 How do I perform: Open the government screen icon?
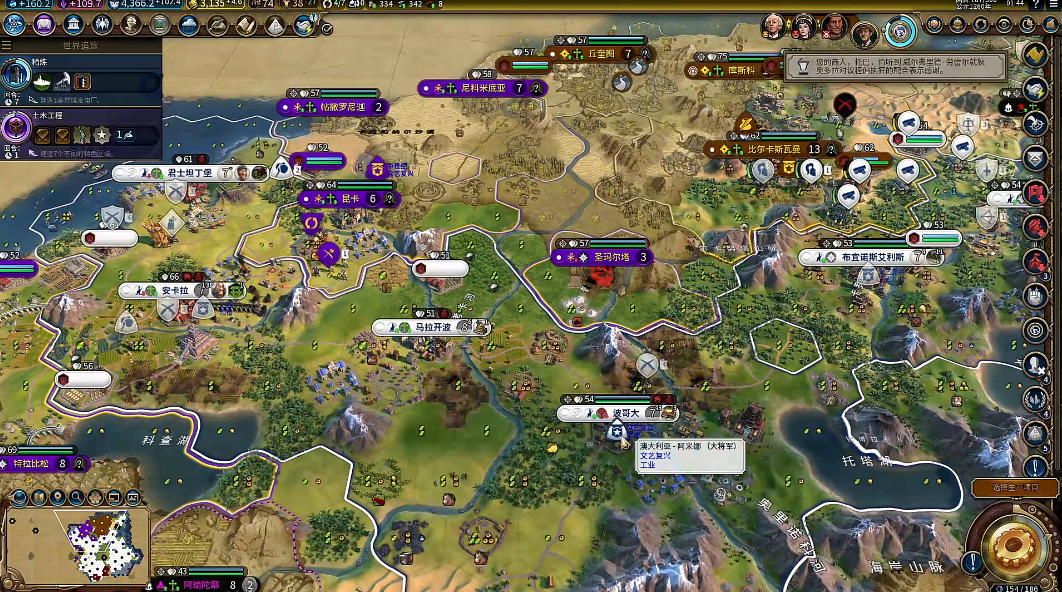pos(73,25)
